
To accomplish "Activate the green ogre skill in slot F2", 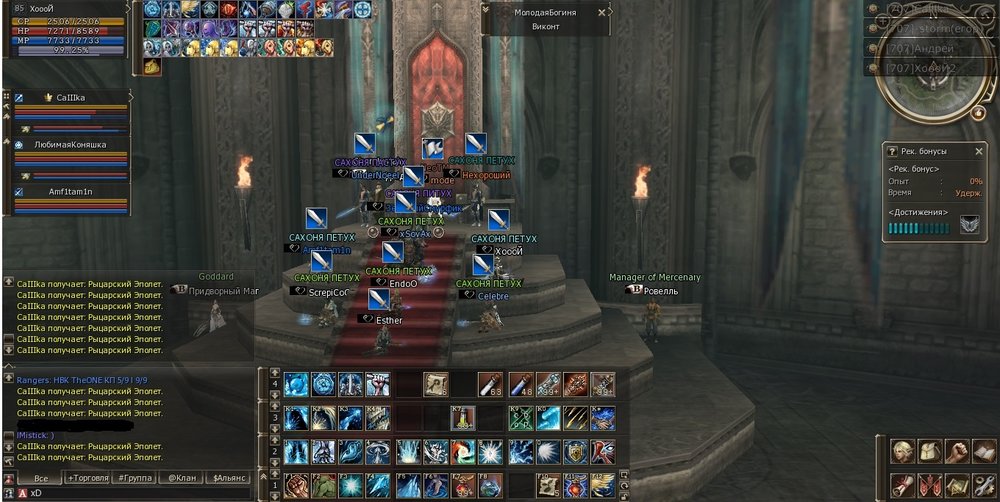I will [x=322, y=485].
